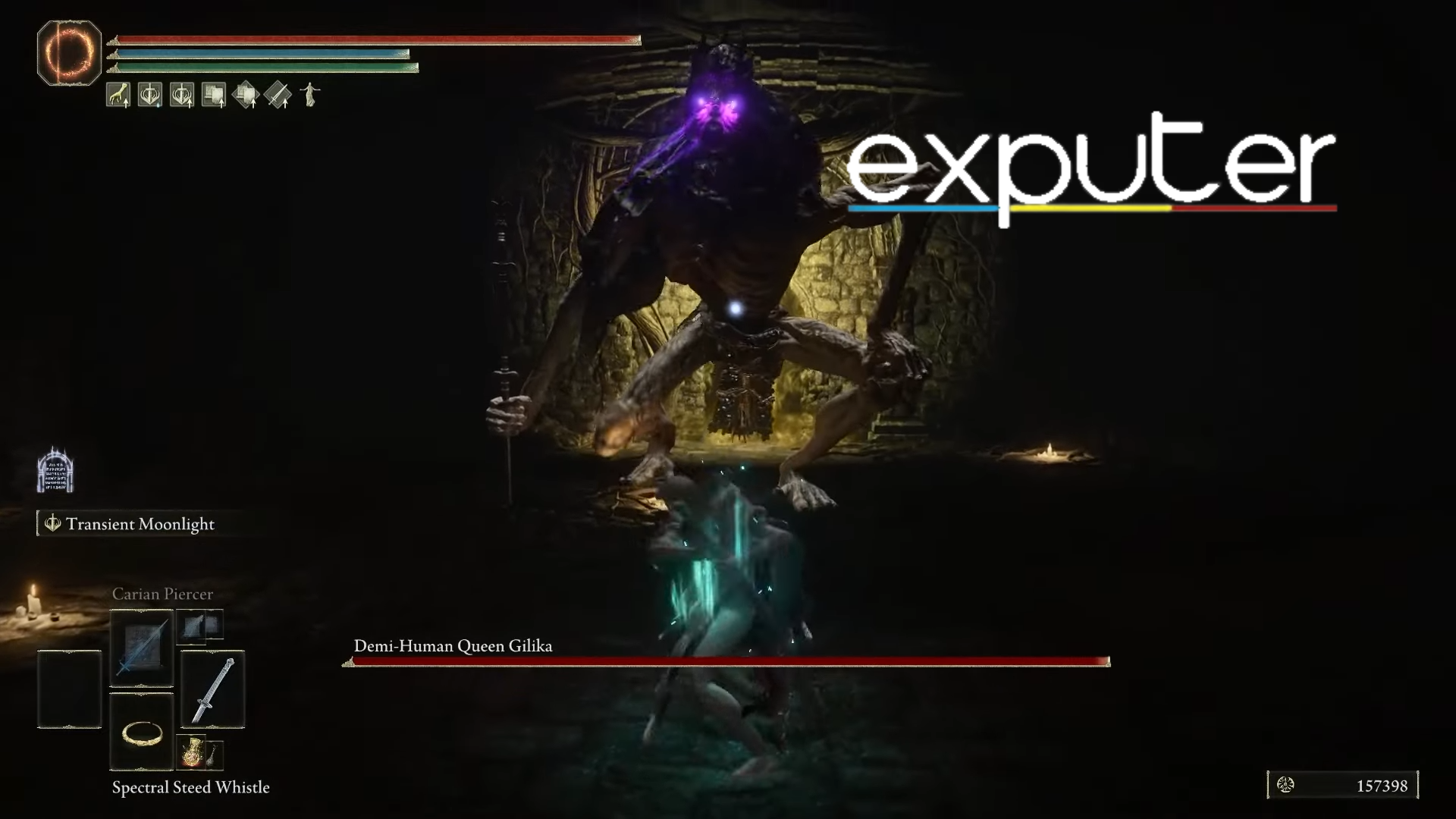Select the grafted hand buff icon
This screenshot has height=819, width=1456.
(118, 94)
